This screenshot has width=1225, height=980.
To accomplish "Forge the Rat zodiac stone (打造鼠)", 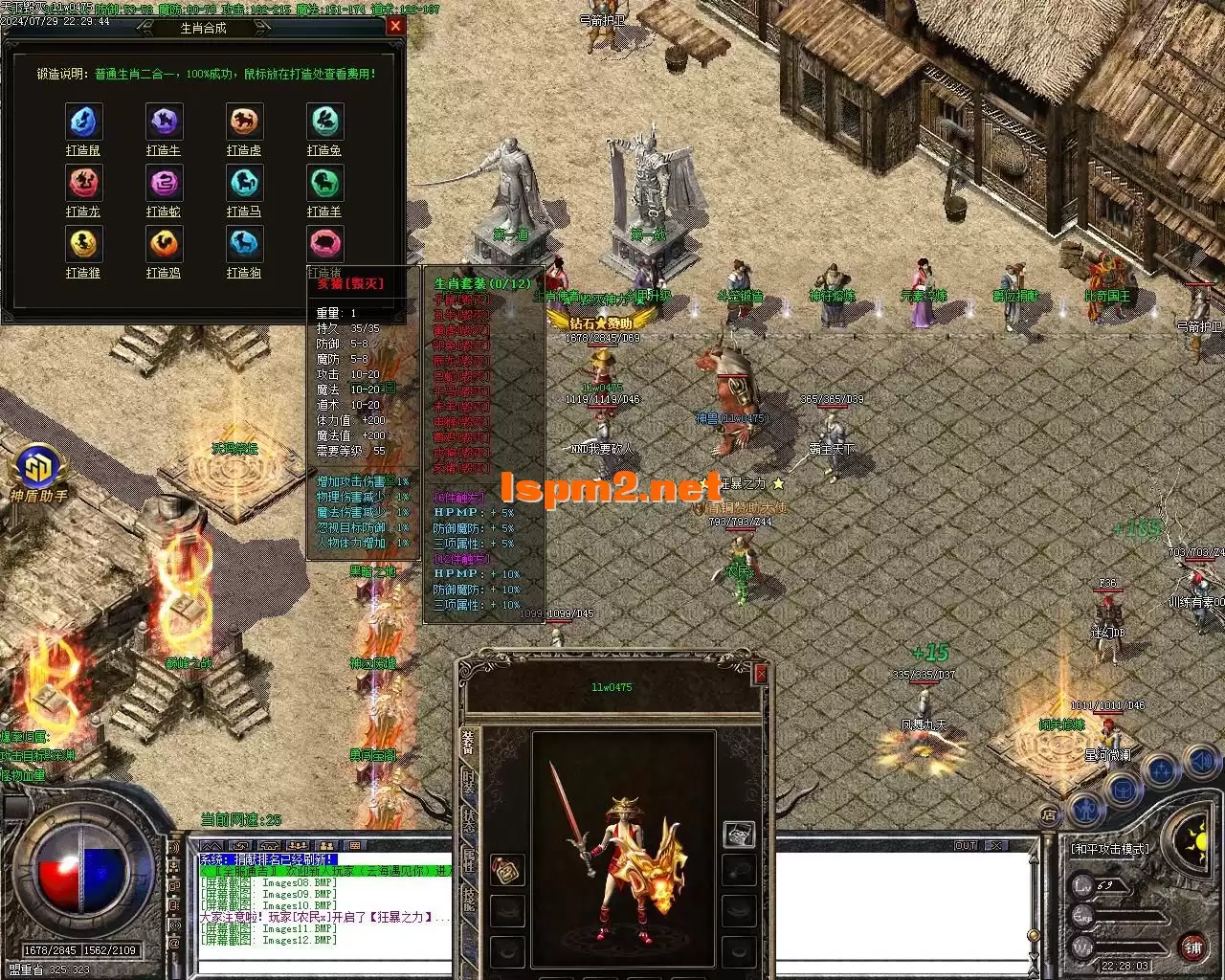I will pyautogui.click(x=83, y=122).
